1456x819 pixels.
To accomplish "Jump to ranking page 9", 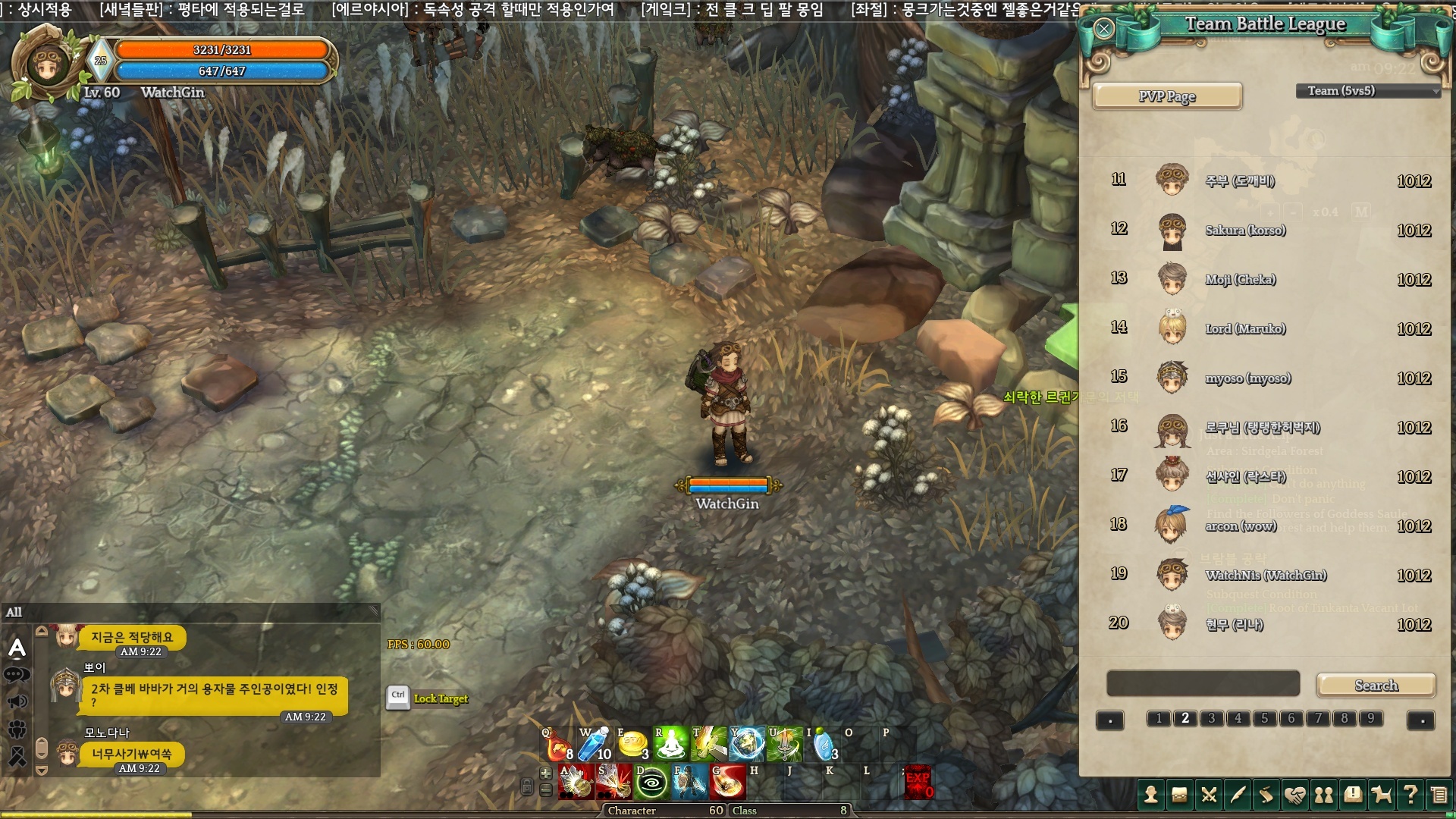I will click(x=1370, y=718).
